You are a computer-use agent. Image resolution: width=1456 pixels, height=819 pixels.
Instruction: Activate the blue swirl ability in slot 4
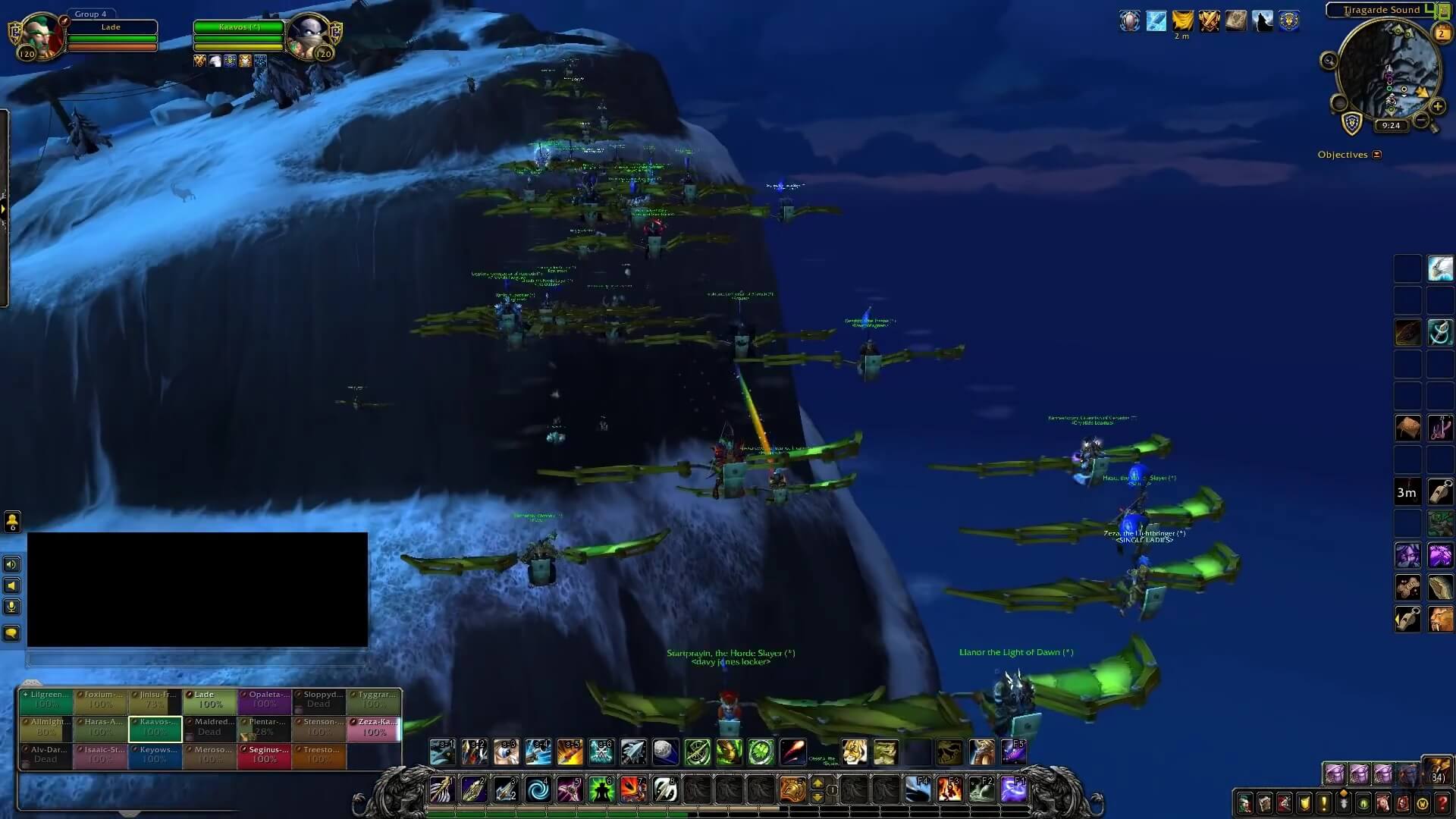click(x=538, y=790)
